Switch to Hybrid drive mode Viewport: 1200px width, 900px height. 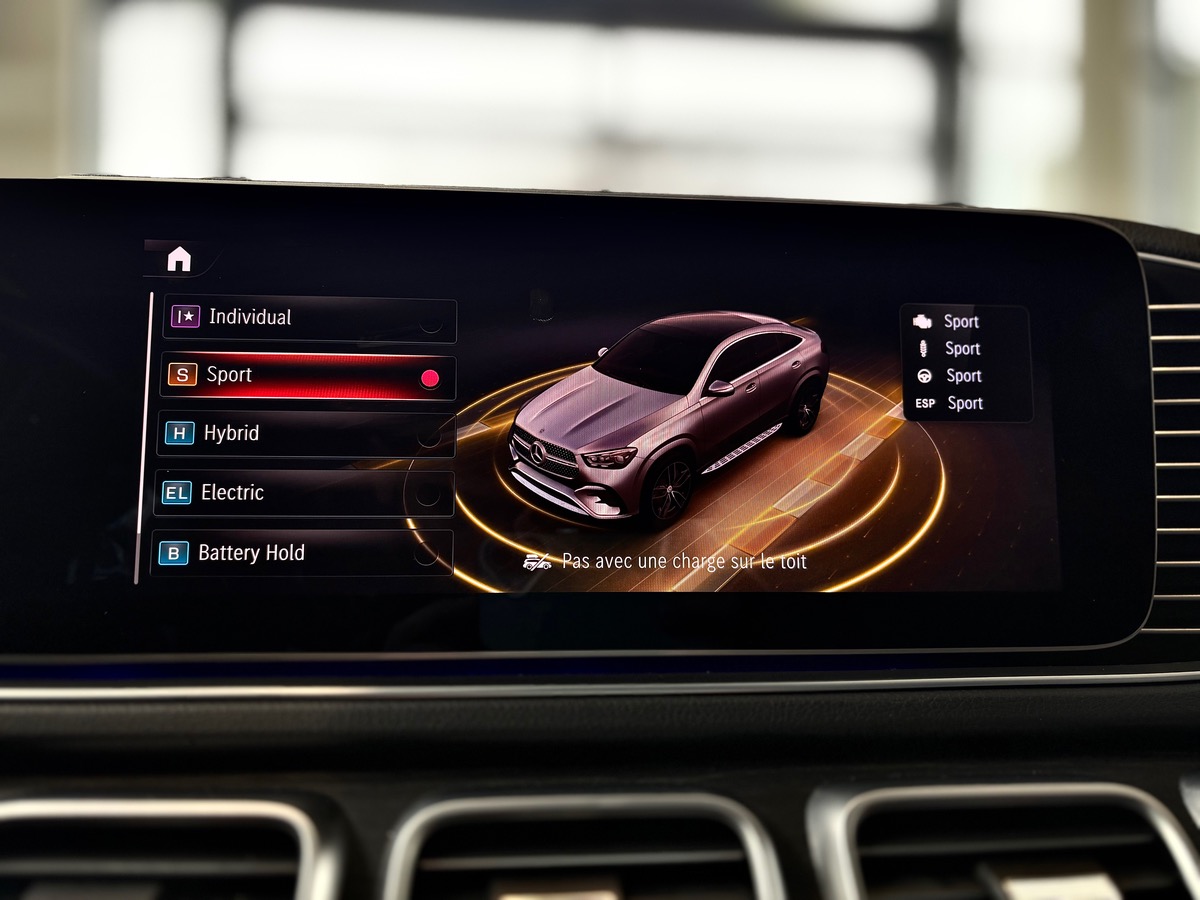pos(306,435)
